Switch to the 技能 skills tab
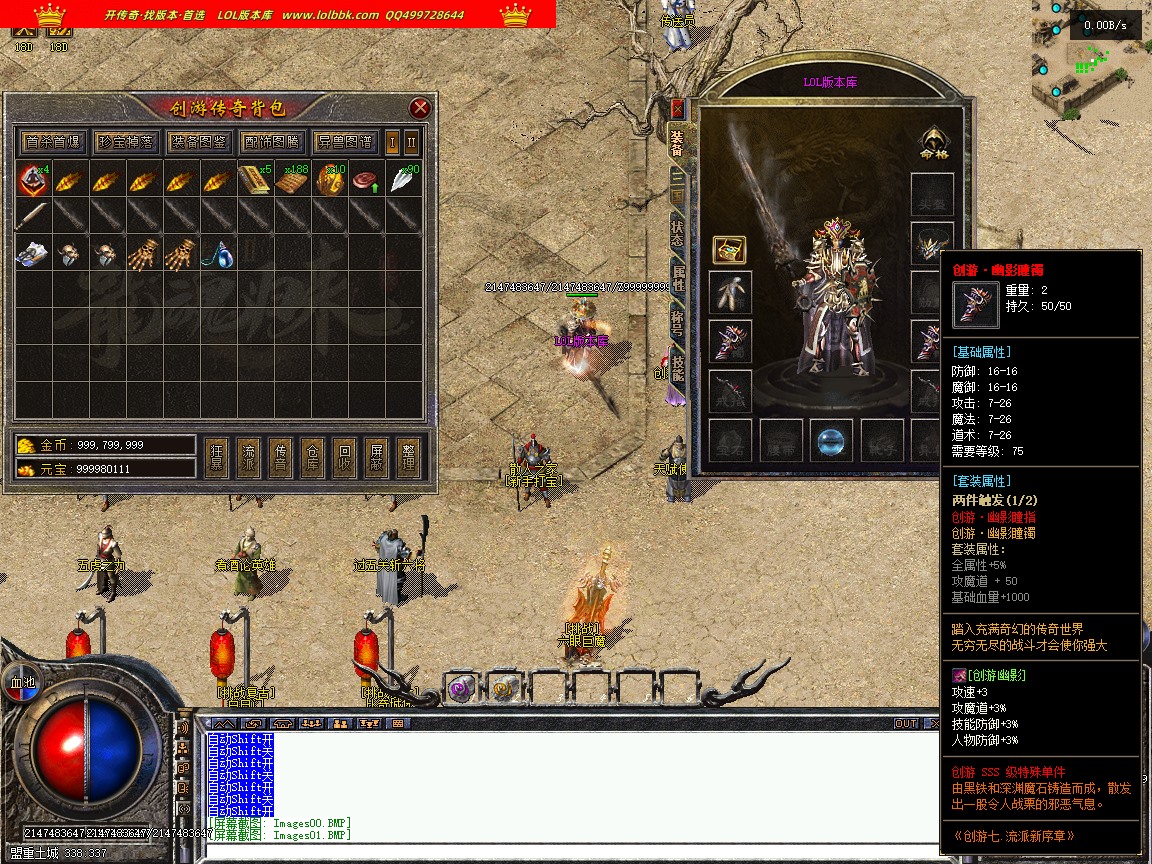This screenshot has width=1152, height=864. tap(677, 368)
